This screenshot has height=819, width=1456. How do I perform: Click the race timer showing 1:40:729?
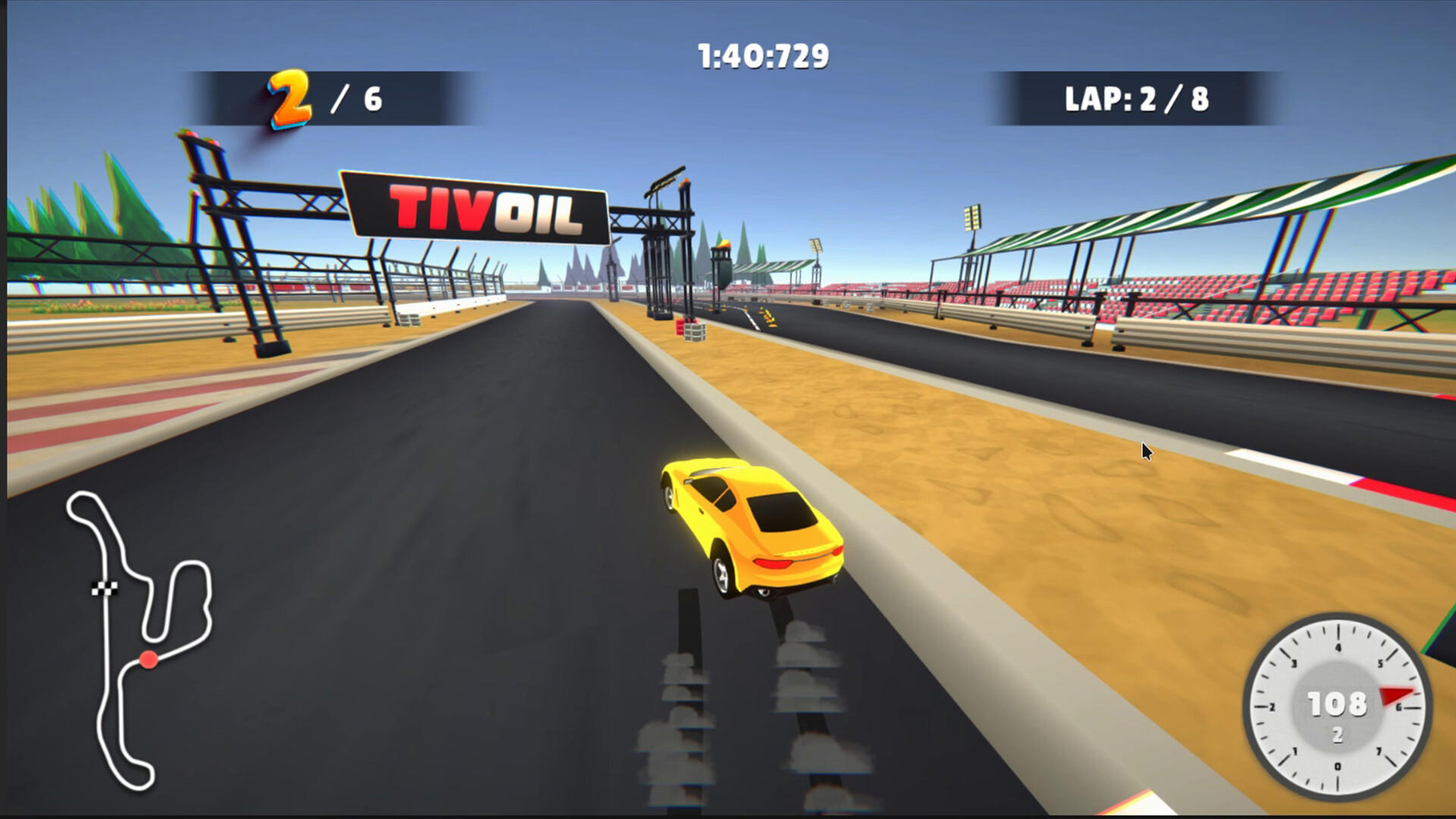coord(762,53)
